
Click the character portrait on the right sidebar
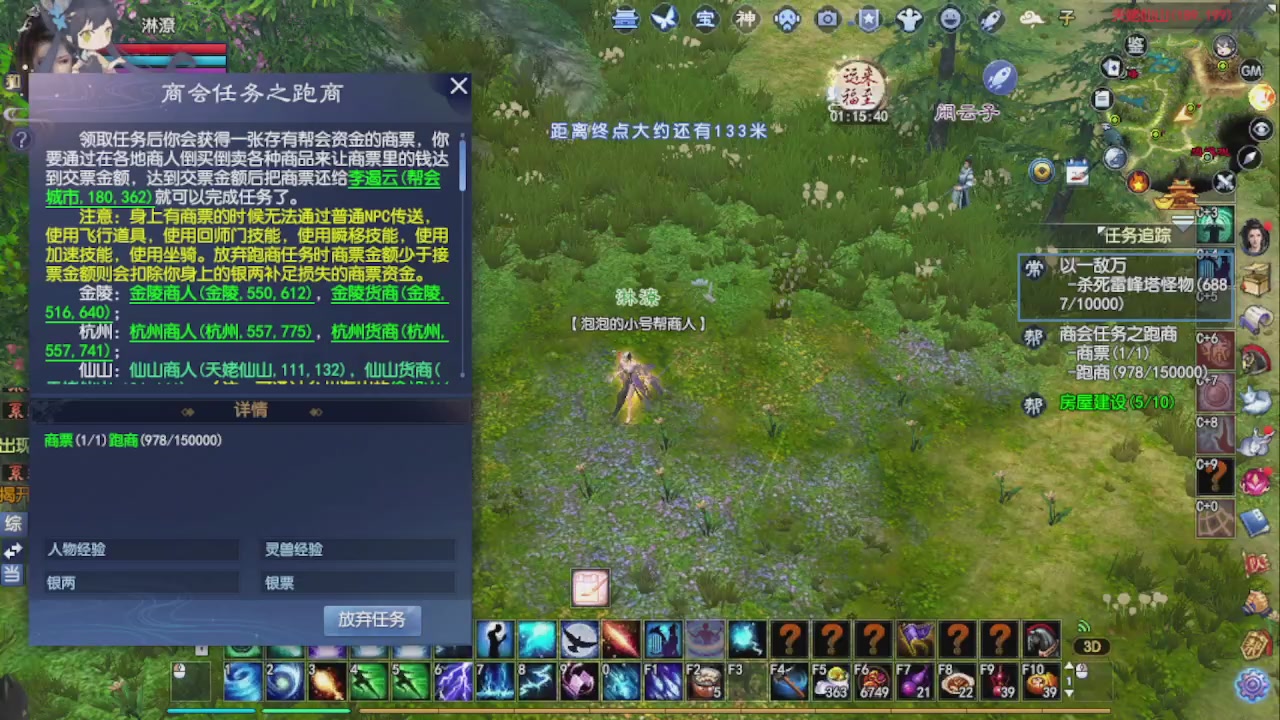(x=1254, y=236)
